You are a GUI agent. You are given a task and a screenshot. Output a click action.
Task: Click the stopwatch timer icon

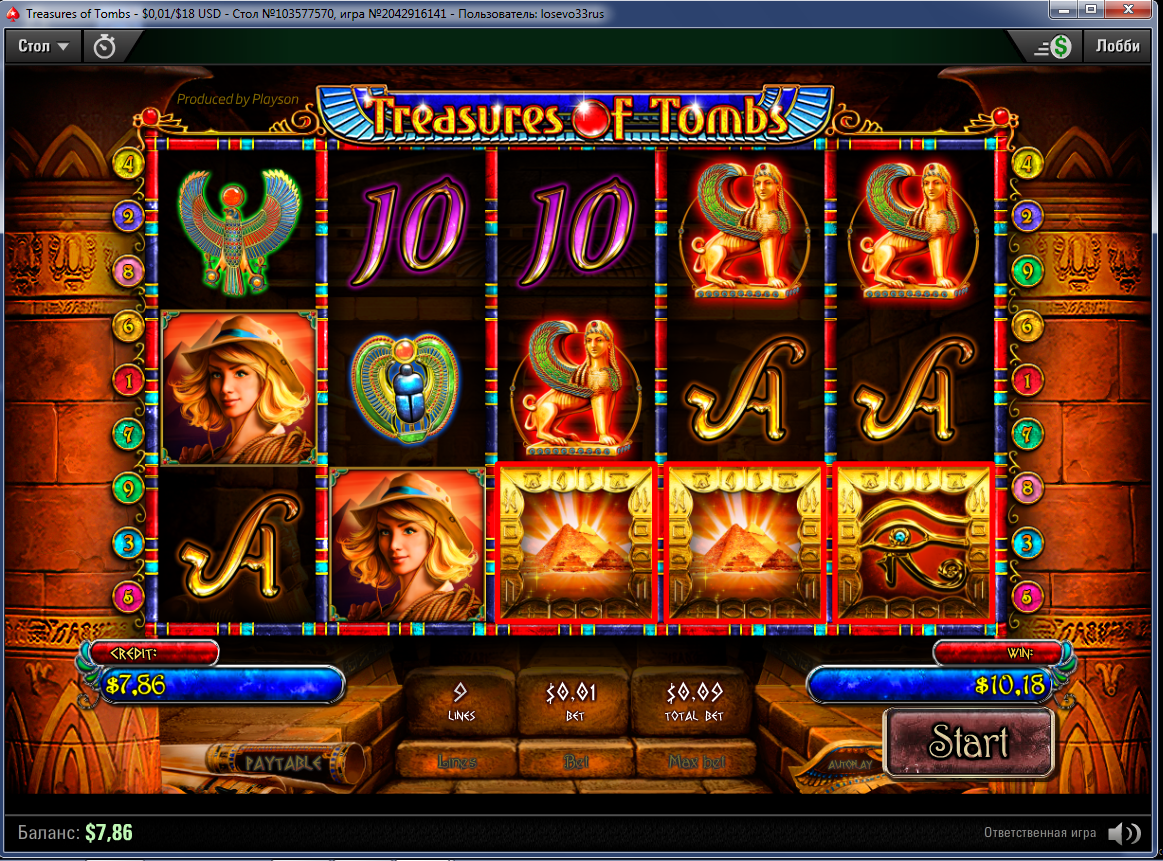click(x=104, y=46)
